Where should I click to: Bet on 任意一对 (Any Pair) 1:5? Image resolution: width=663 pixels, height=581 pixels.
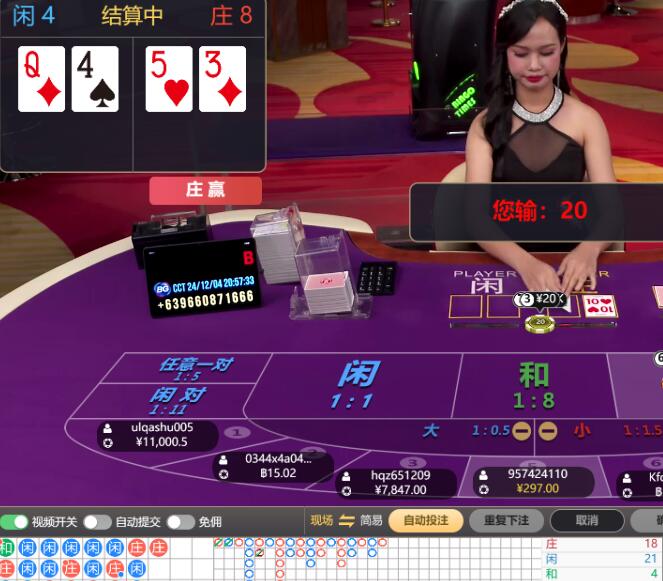(x=195, y=368)
